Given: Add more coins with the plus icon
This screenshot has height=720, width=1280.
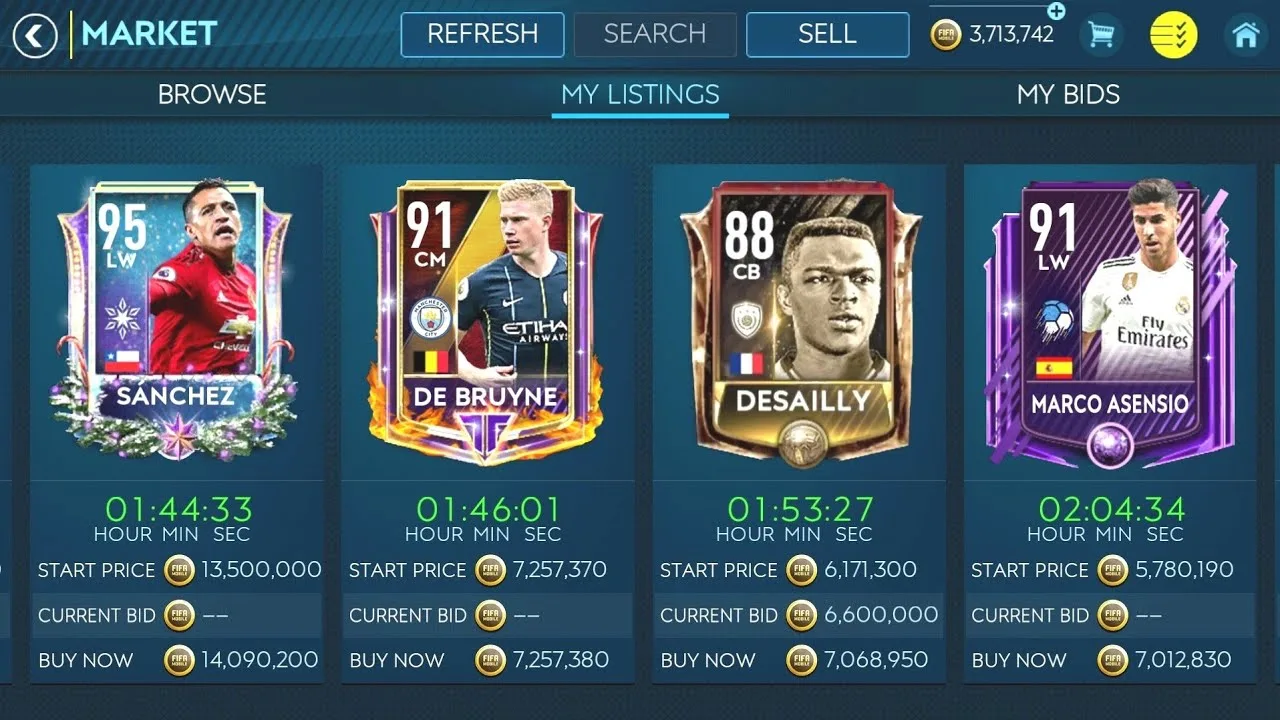Looking at the screenshot, I should (x=1056, y=11).
